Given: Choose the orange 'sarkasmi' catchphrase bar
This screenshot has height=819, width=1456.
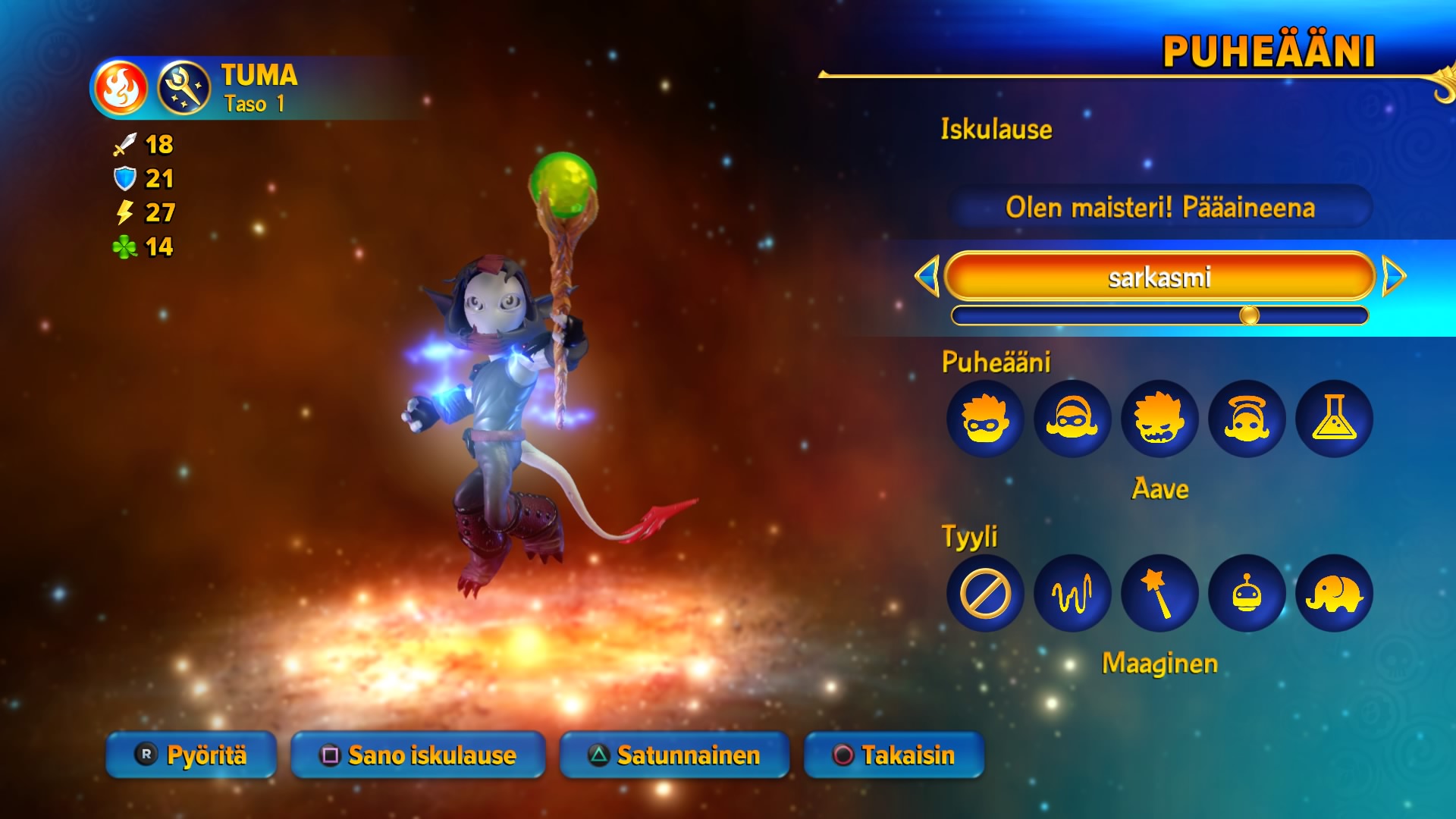Looking at the screenshot, I should [x=1159, y=277].
